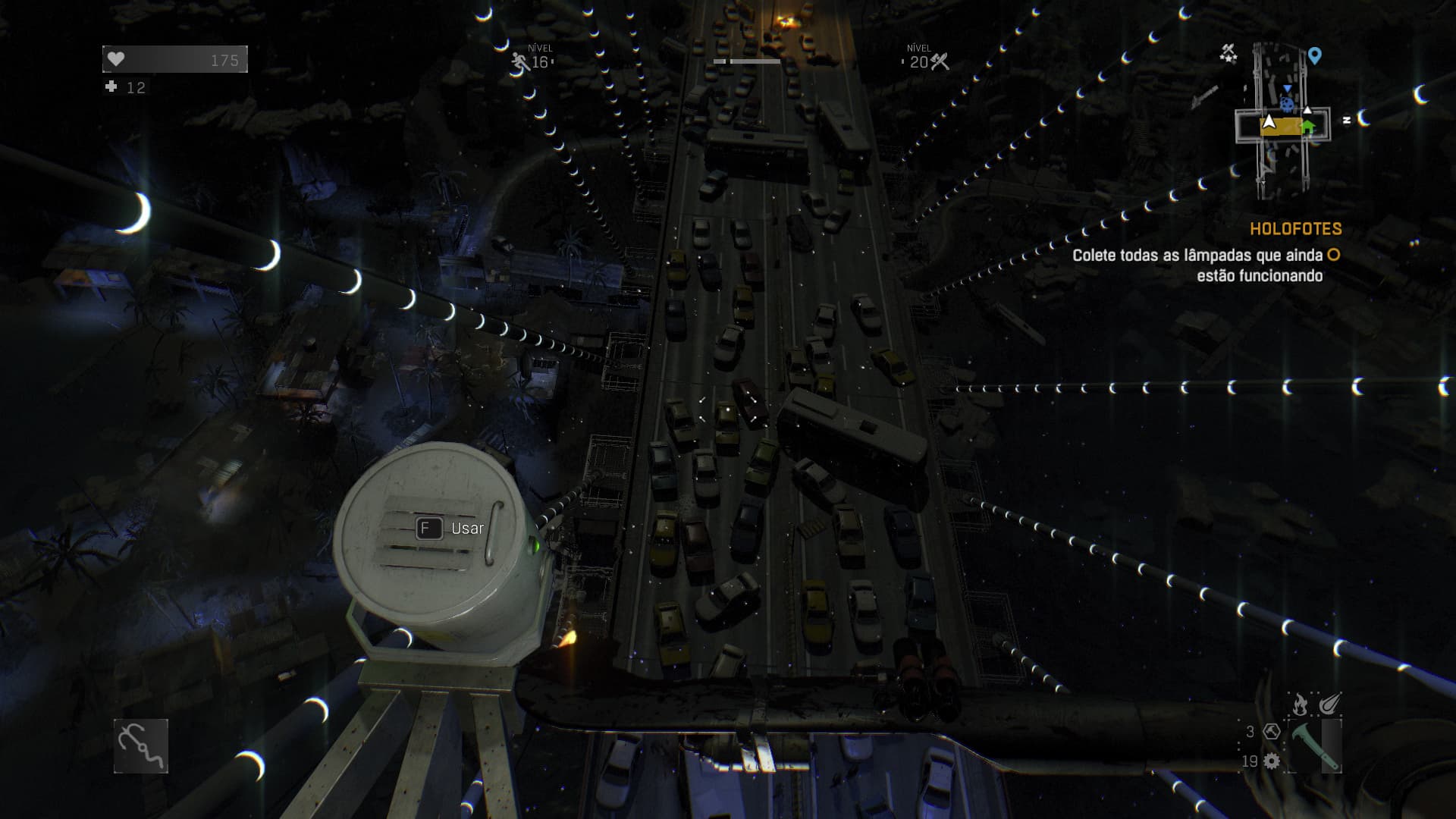Click the power level crossed-weapons icon
Viewport: 1456px width, 819px height.
pos(940,61)
